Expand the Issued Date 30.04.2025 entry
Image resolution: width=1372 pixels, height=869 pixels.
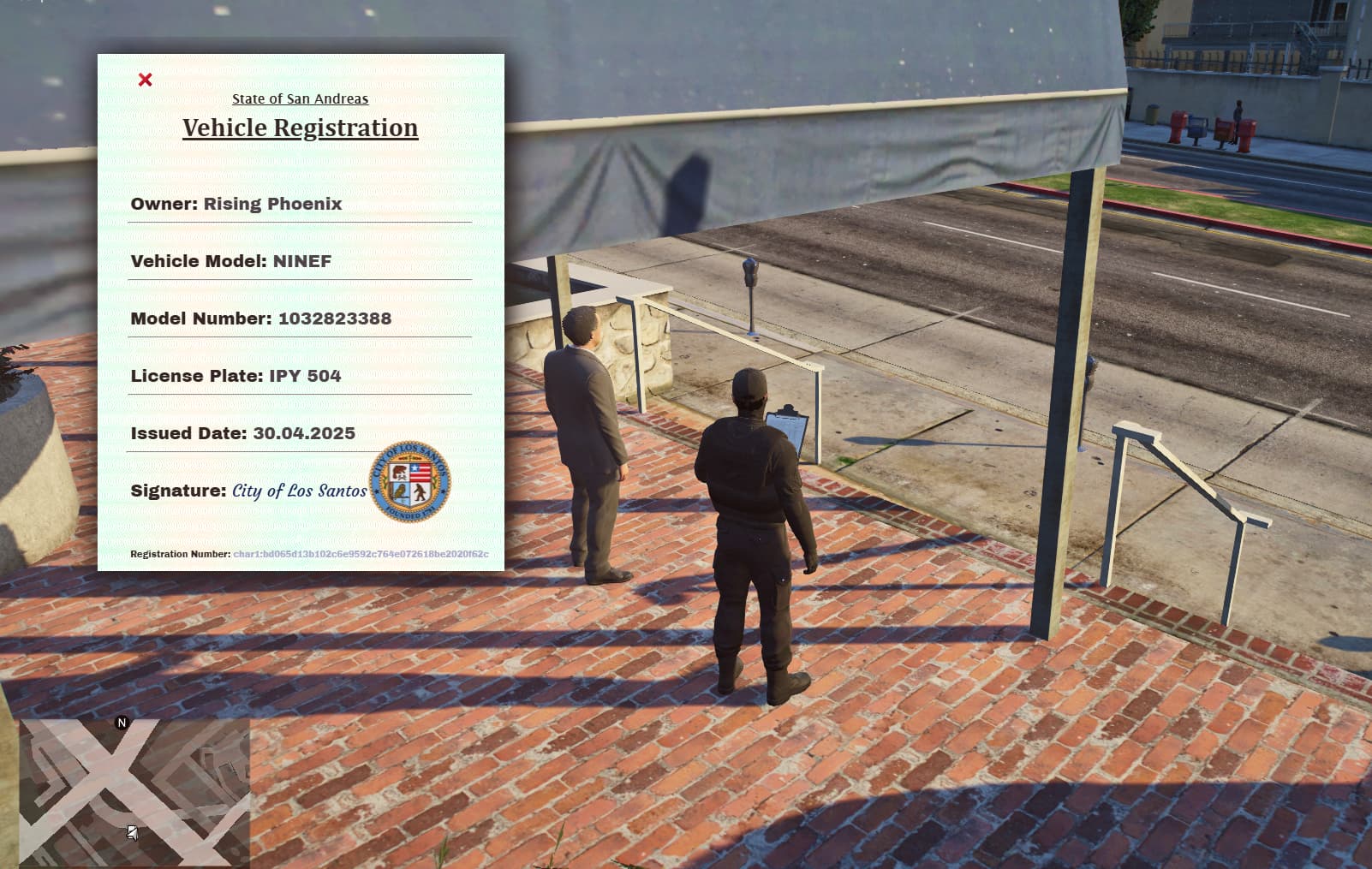tap(242, 432)
